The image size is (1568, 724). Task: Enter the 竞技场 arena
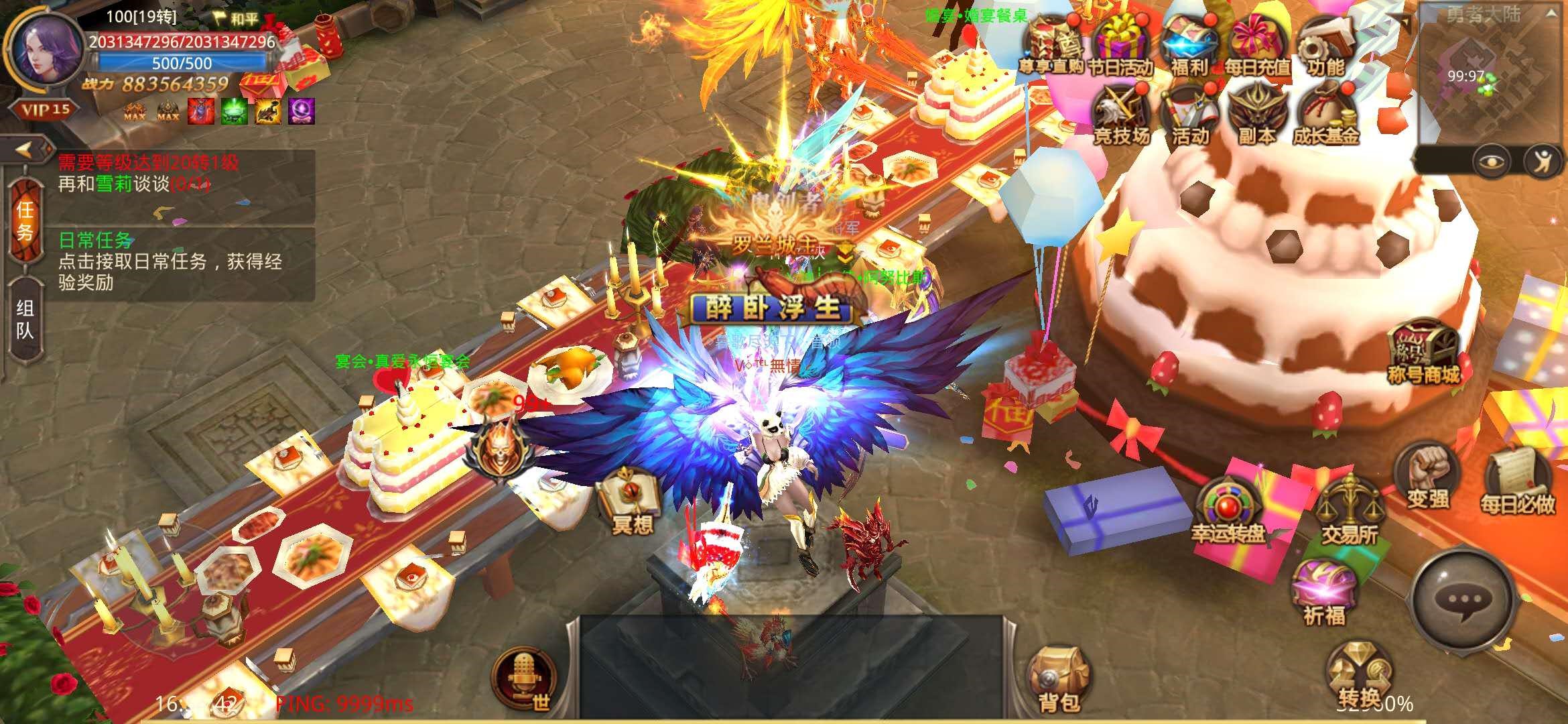pyautogui.click(x=1121, y=114)
